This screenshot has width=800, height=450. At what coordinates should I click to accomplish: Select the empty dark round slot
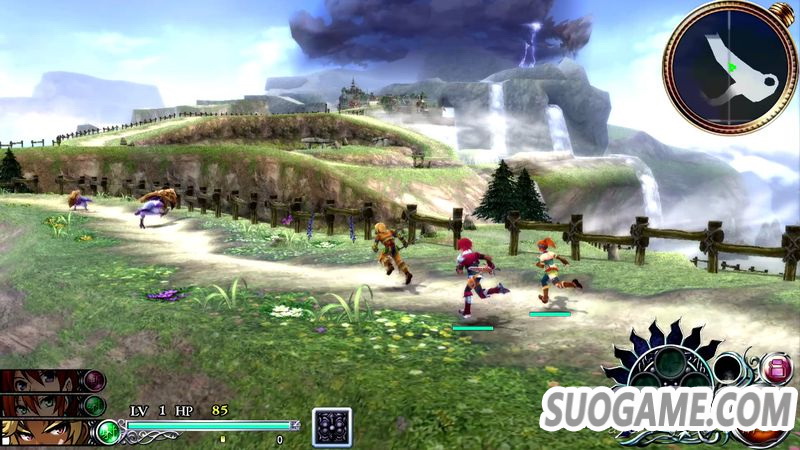click(729, 367)
